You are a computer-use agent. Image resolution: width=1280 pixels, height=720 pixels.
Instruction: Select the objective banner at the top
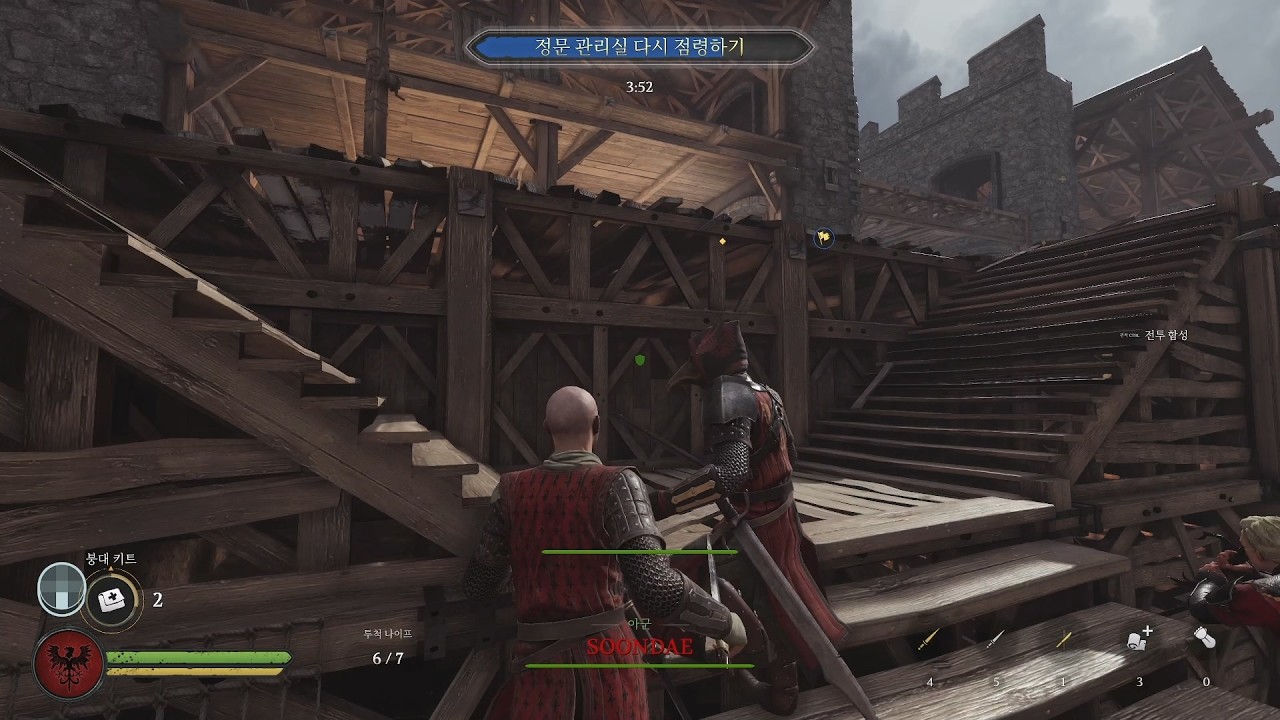(640, 47)
